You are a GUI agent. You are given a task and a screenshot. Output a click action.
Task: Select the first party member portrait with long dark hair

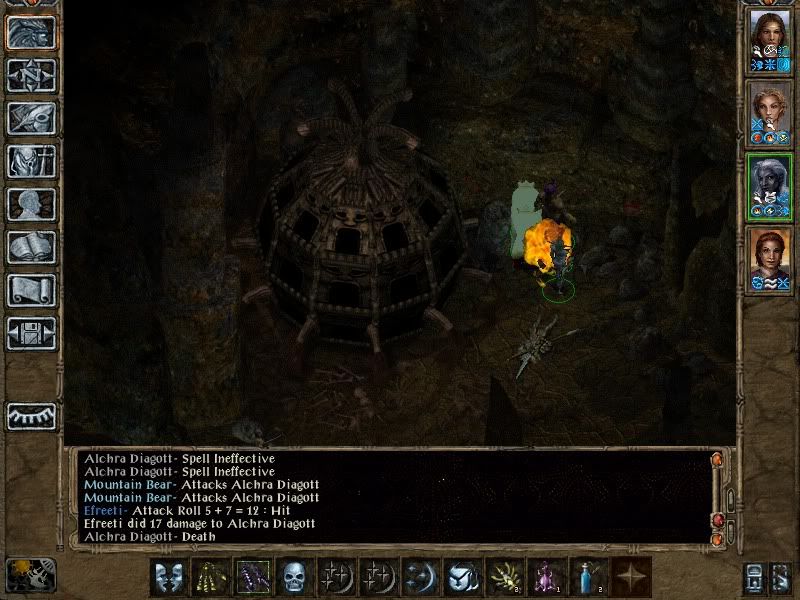click(x=769, y=40)
